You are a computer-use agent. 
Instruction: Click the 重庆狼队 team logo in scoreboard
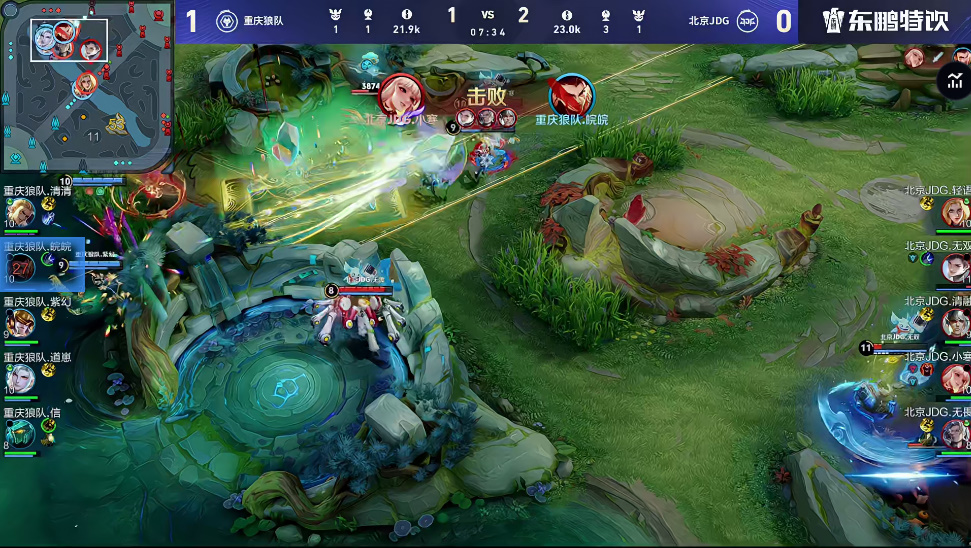pos(226,21)
